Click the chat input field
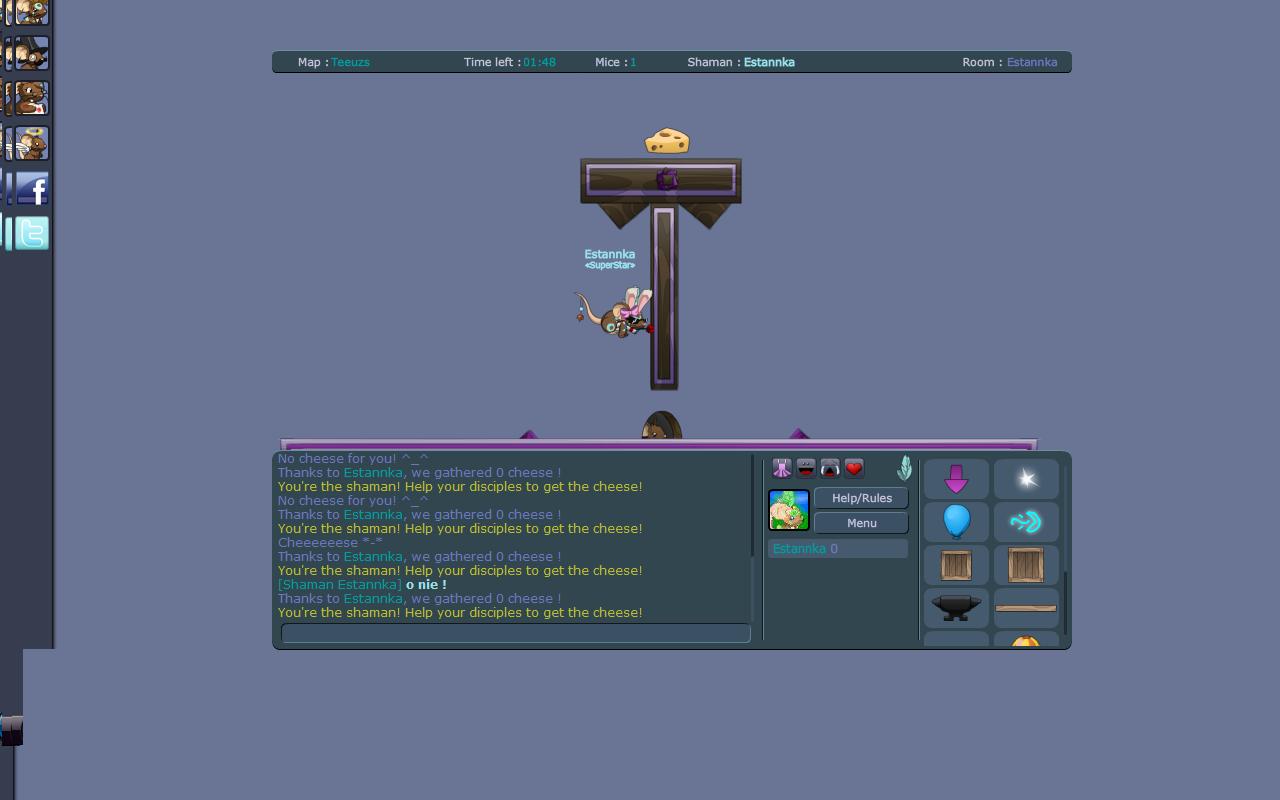Viewport: 1280px width, 800px height. tap(515, 633)
